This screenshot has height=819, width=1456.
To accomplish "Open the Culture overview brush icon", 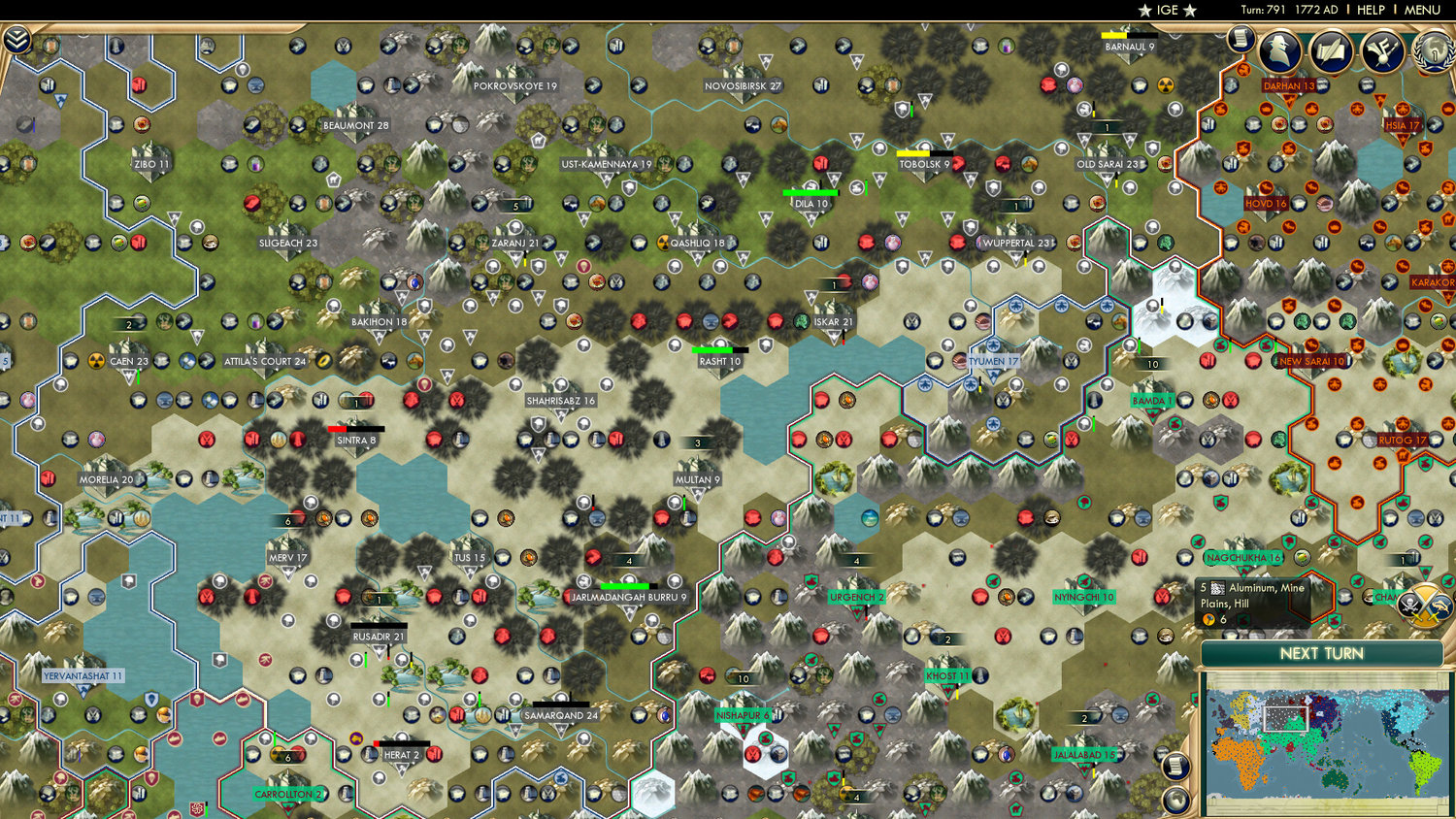I will click(x=1383, y=51).
